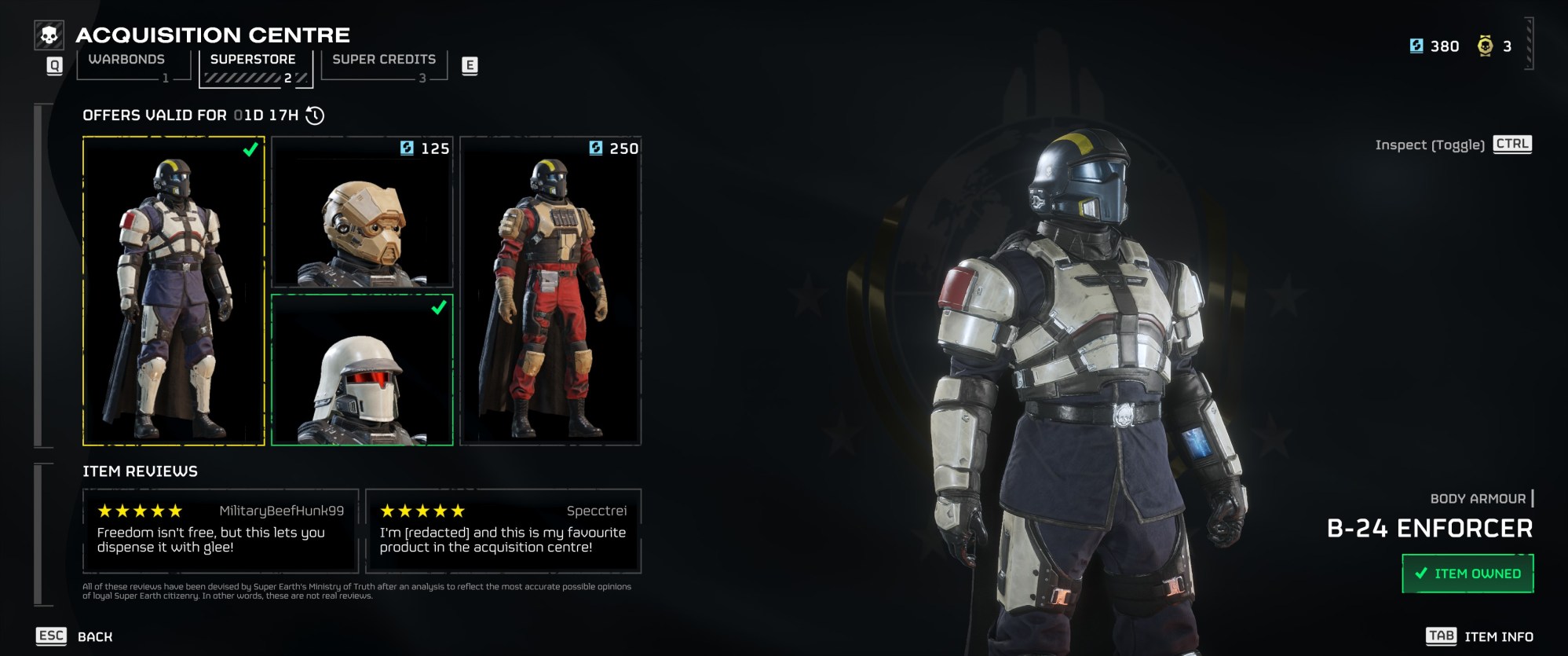1568x656 pixels.
Task: Click the Super Credits currency icon showing 380
Action: pos(1416,46)
